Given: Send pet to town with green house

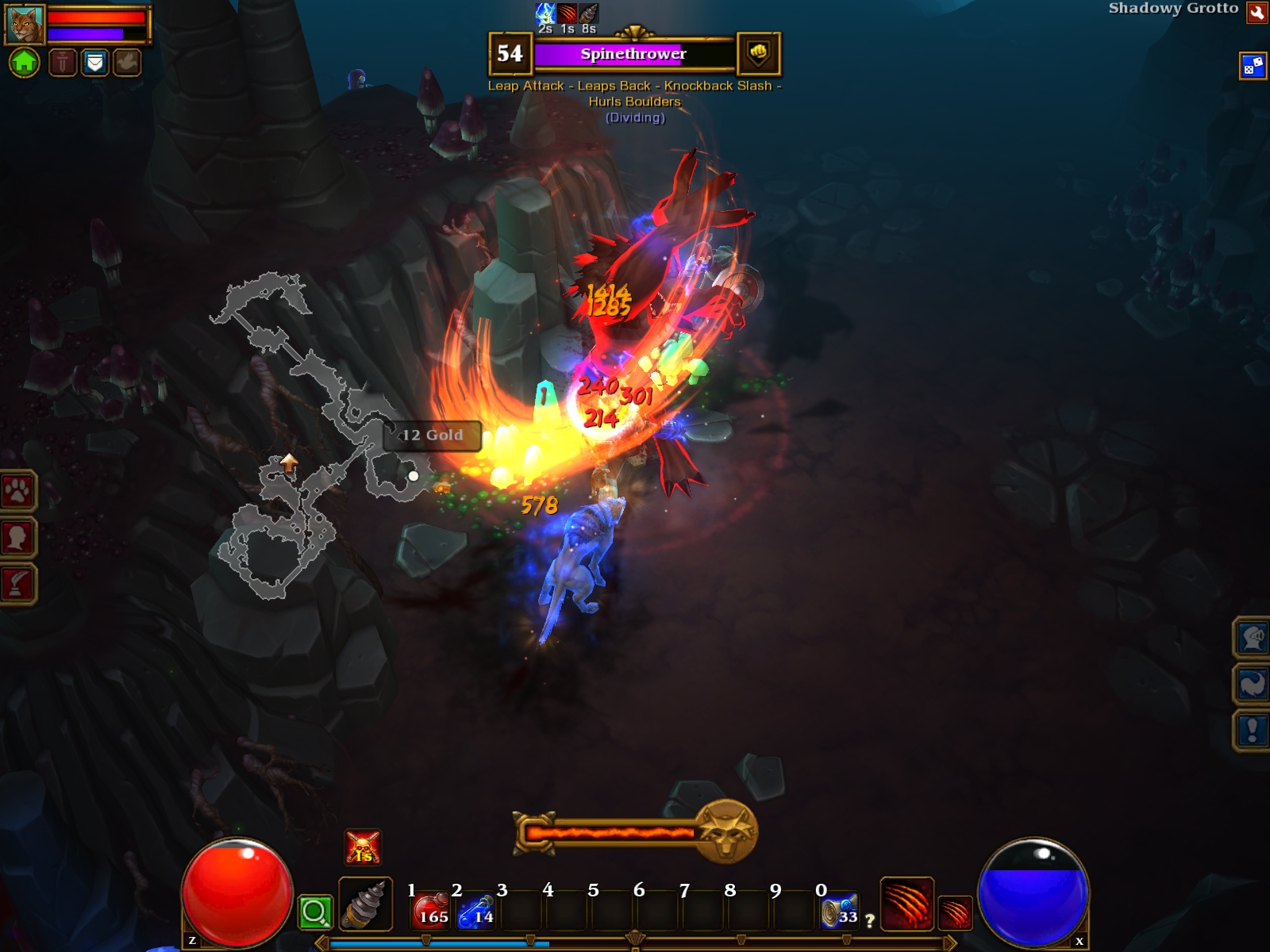Looking at the screenshot, I should point(25,62).
